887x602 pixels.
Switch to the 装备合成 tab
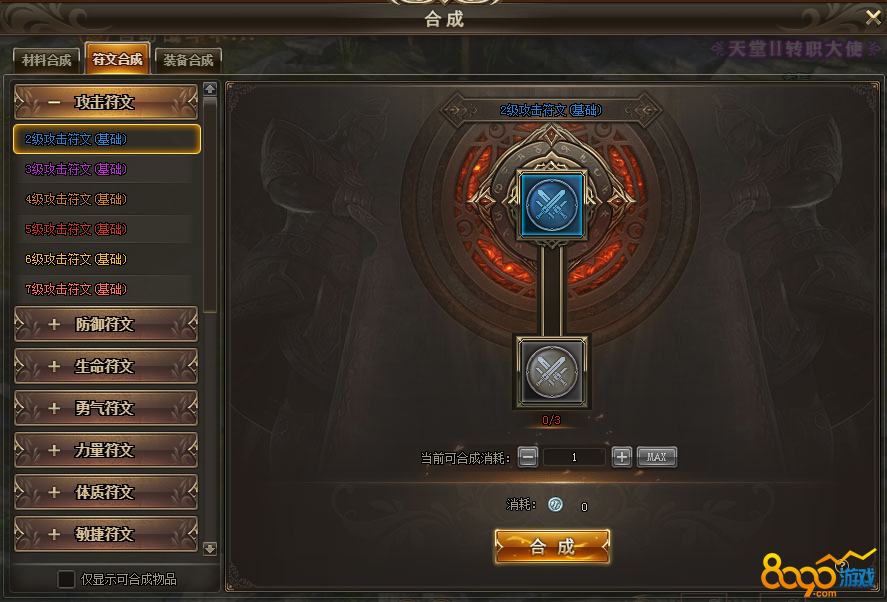click(x=187, y=60)
